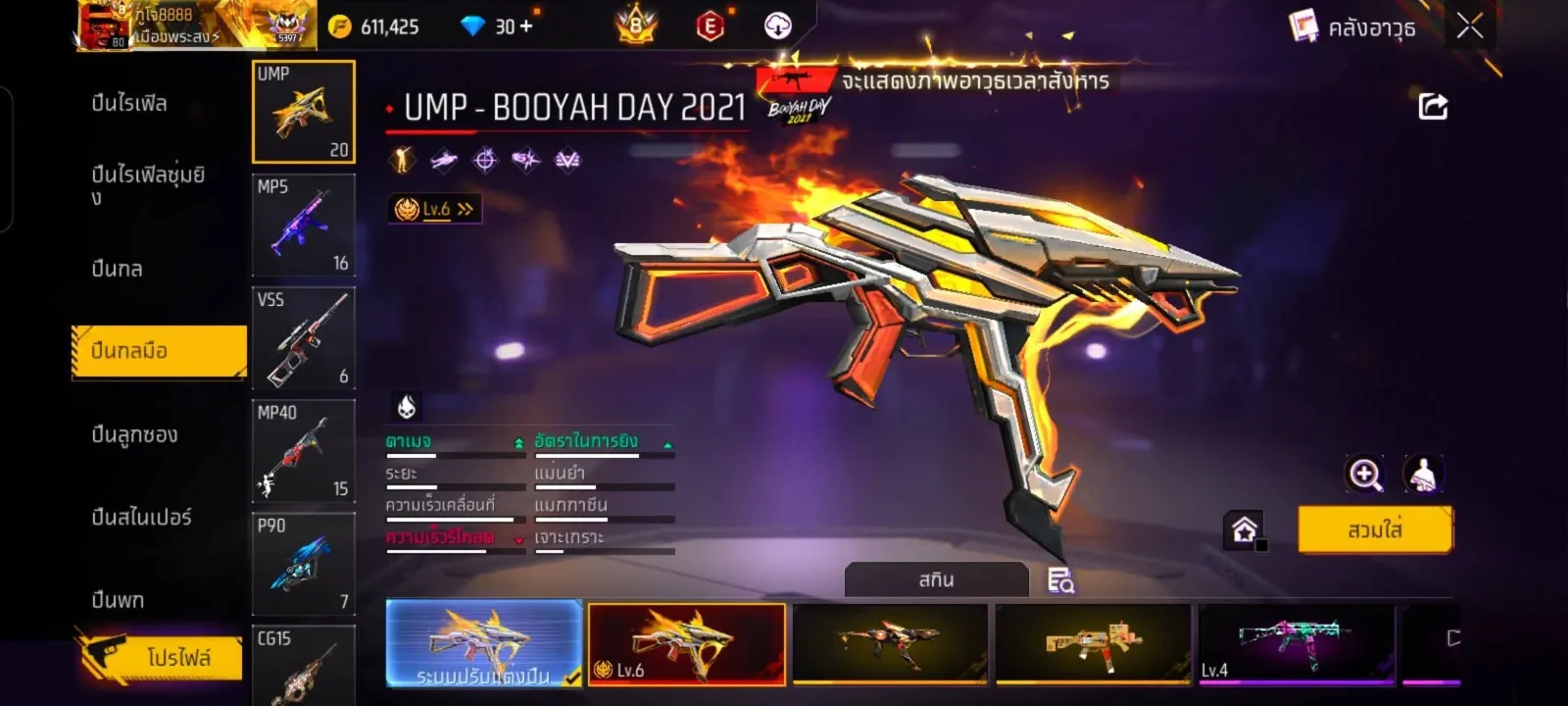This screenshot has height=706, width=1568.
Task: Select the MP5 weapon in the list
Action: (304, 226)
